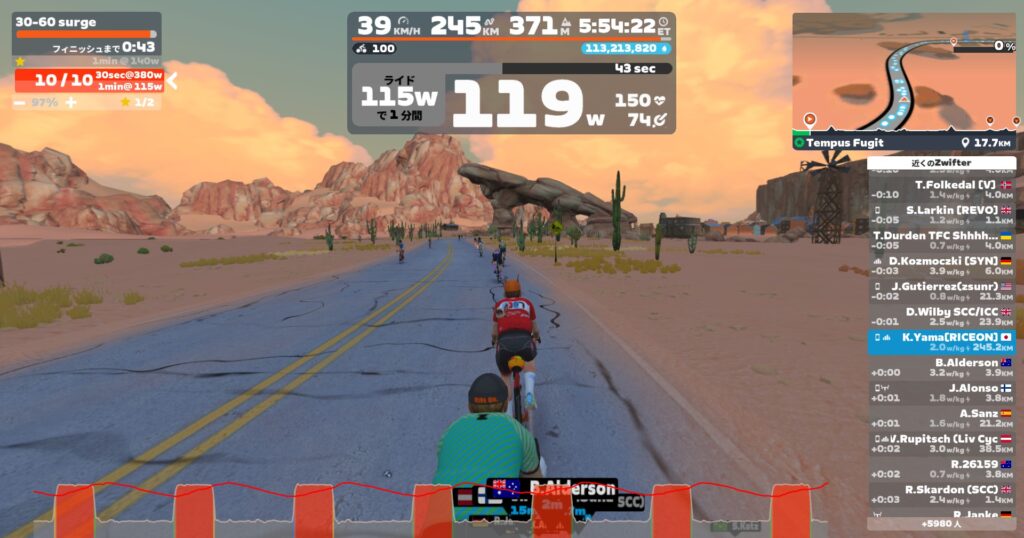Screen dimensions: 1024x538
Task: Click the 近くのZwifter list header
Action: 941,162
